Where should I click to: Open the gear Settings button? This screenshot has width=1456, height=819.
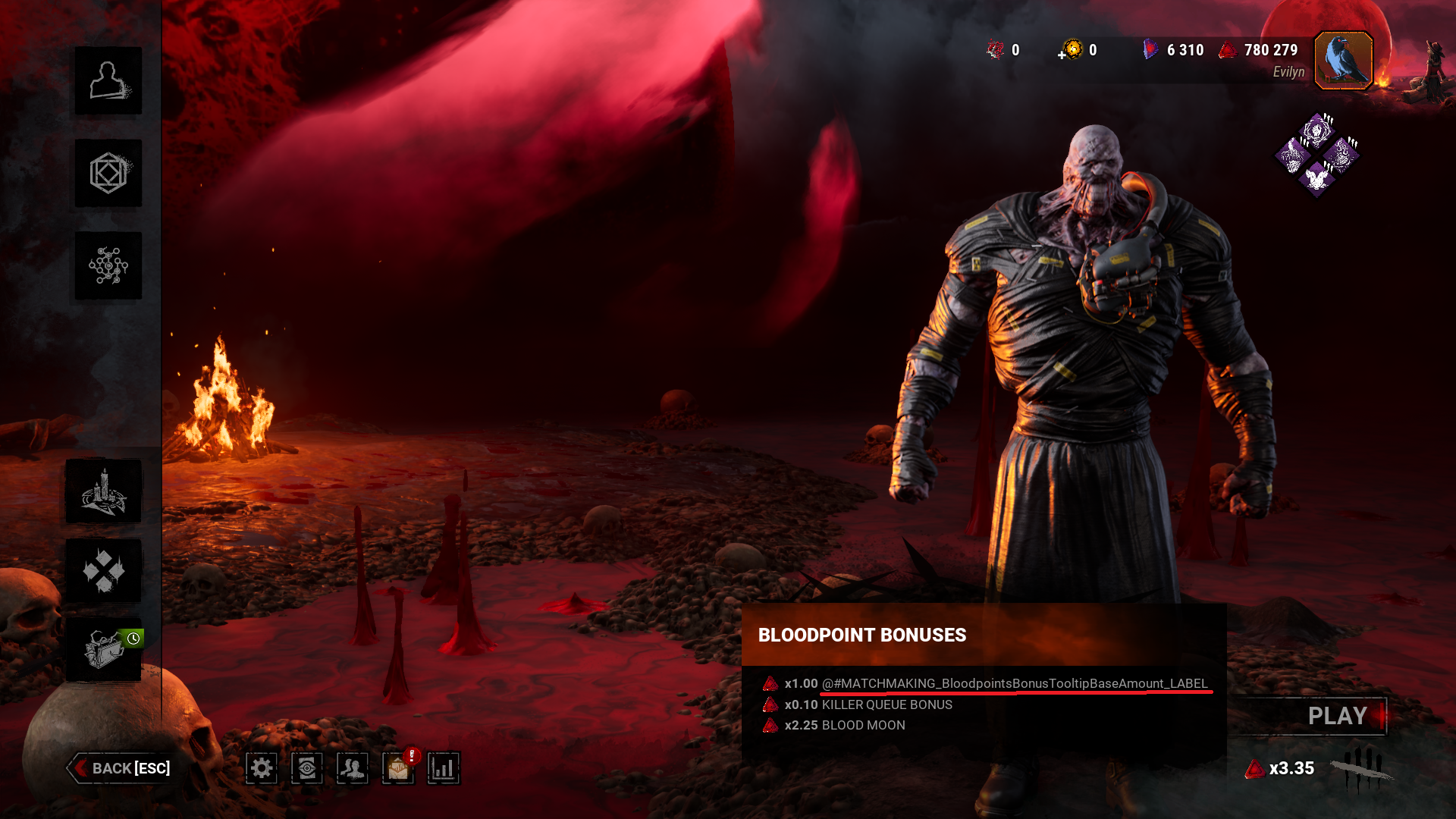(262, 768)
